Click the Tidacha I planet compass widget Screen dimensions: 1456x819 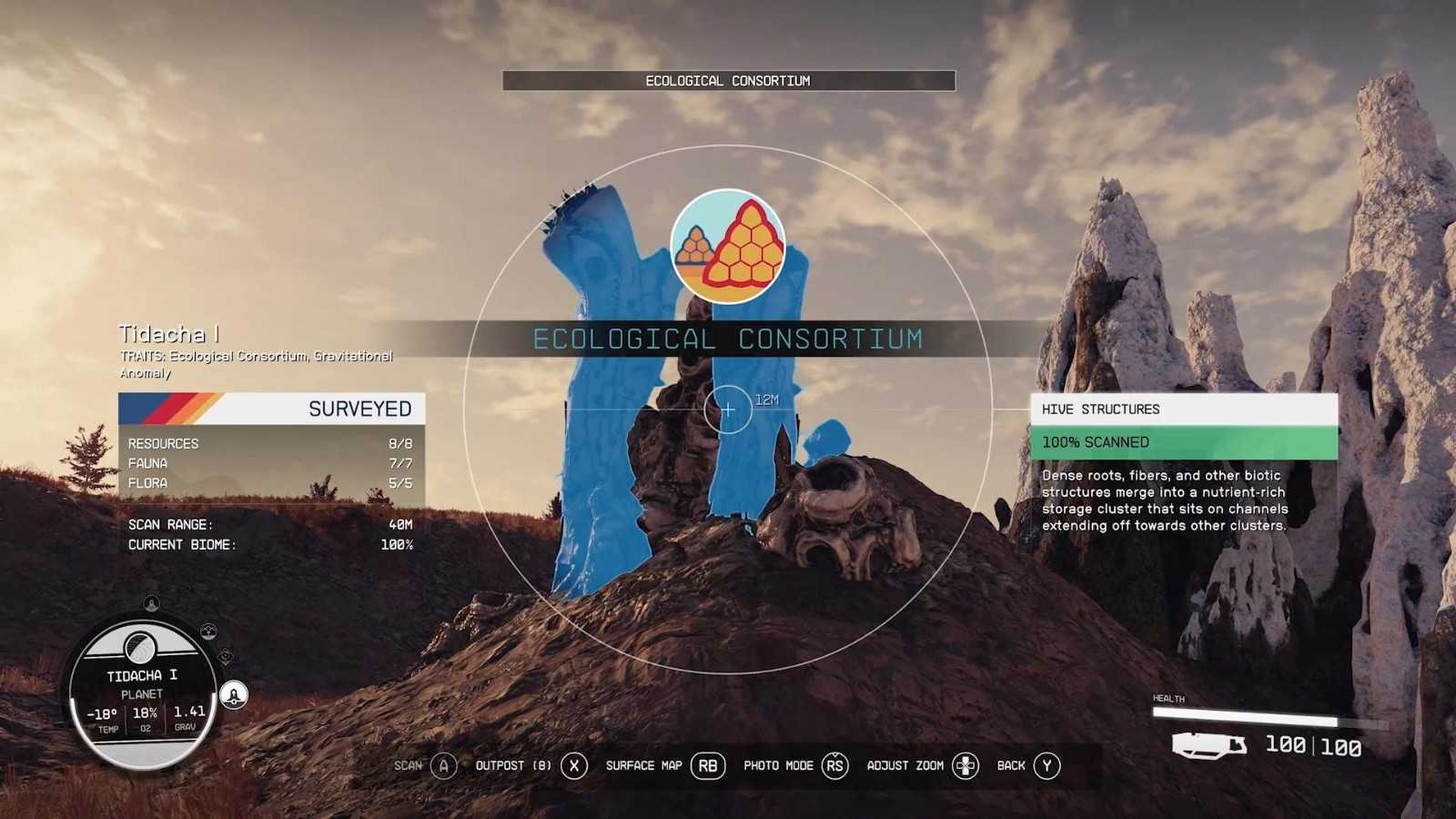[143, 692]
